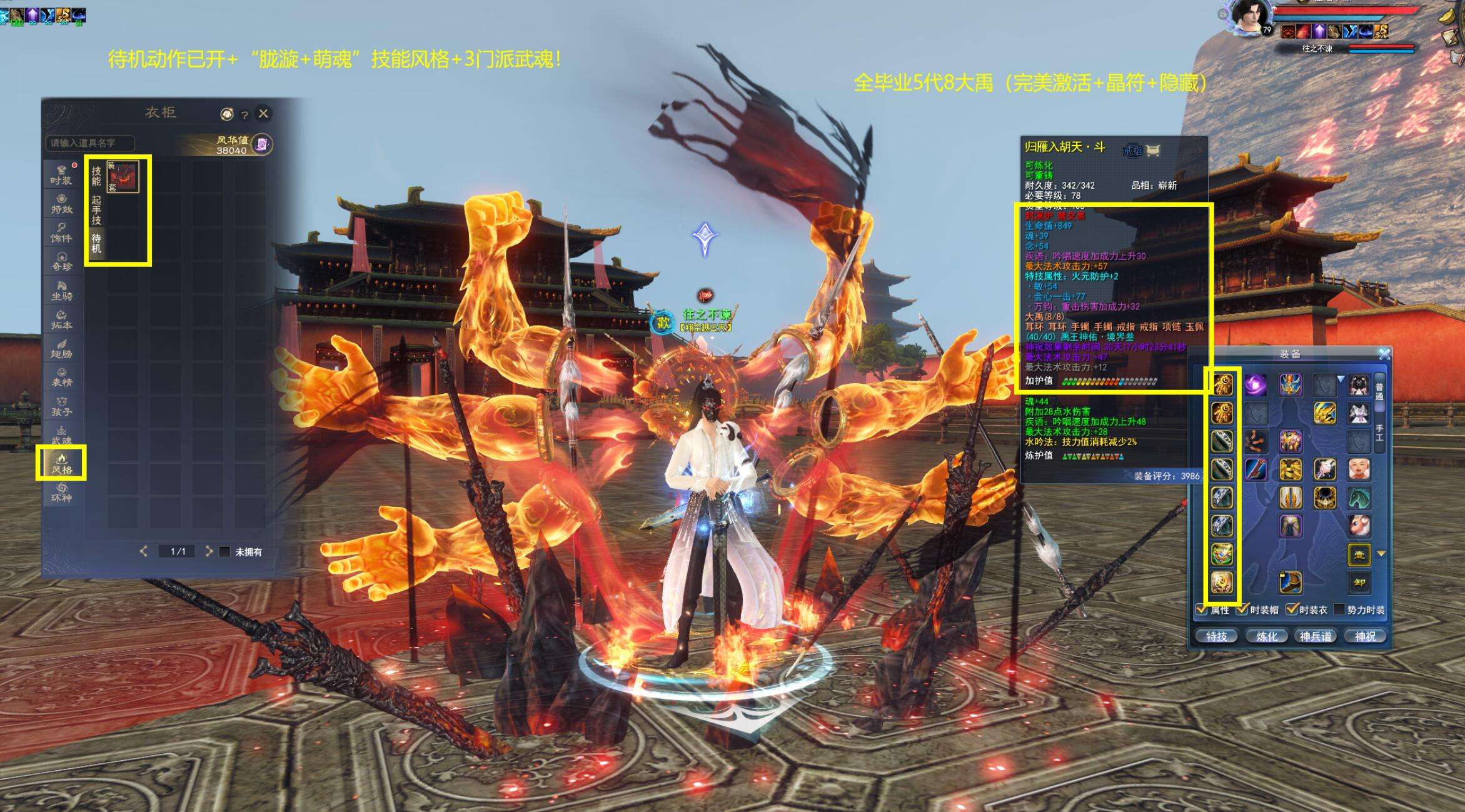
Task: Close the 衣柜 wardrobe panel
Action: click(x=263, y=113)
